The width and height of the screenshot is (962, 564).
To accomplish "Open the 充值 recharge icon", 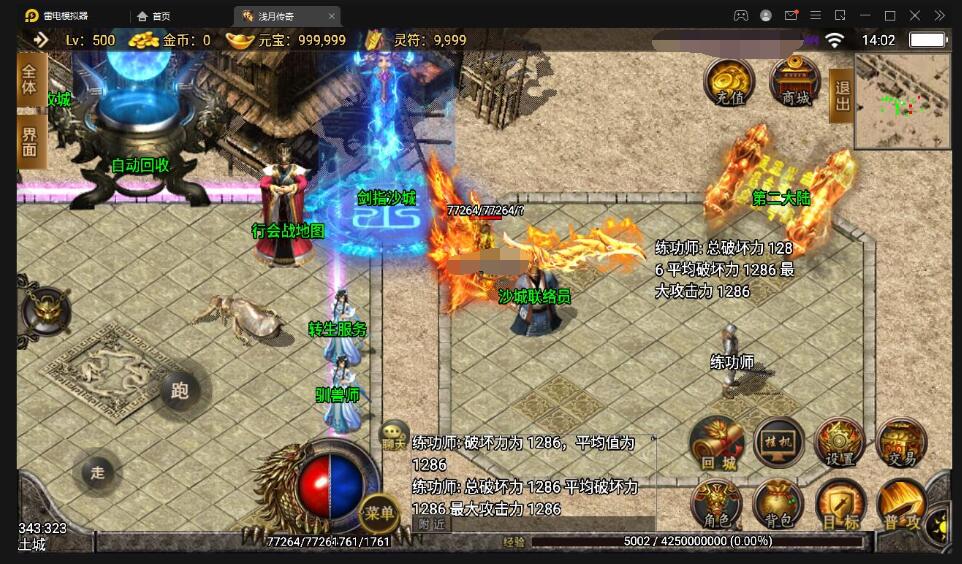I will point(729,82).
